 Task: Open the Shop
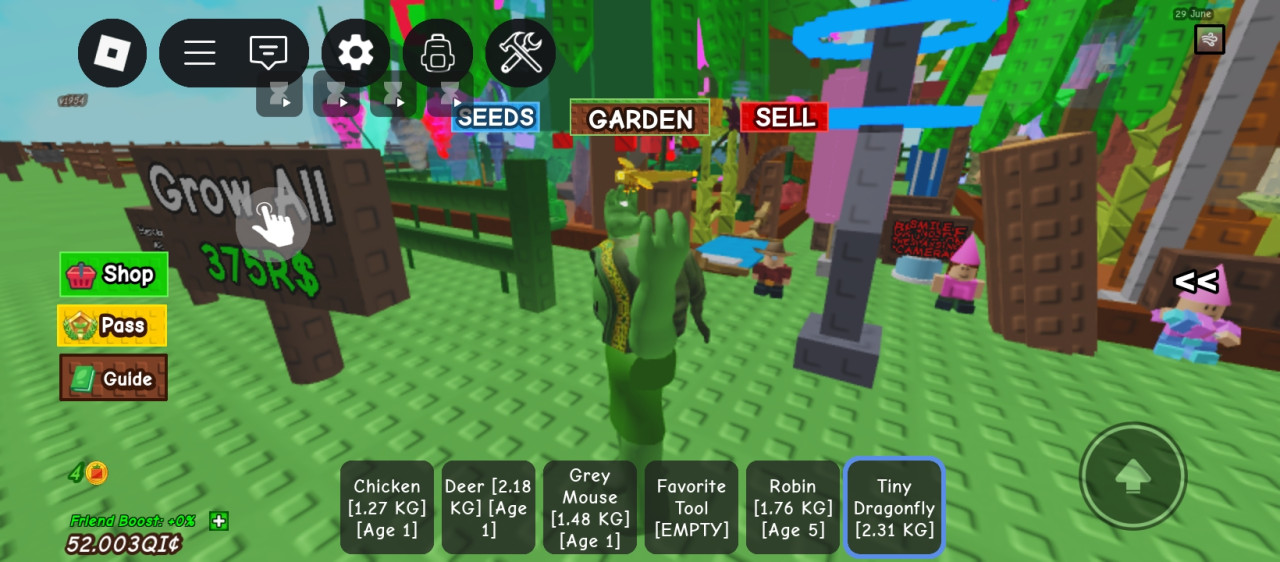click(113, 274)
